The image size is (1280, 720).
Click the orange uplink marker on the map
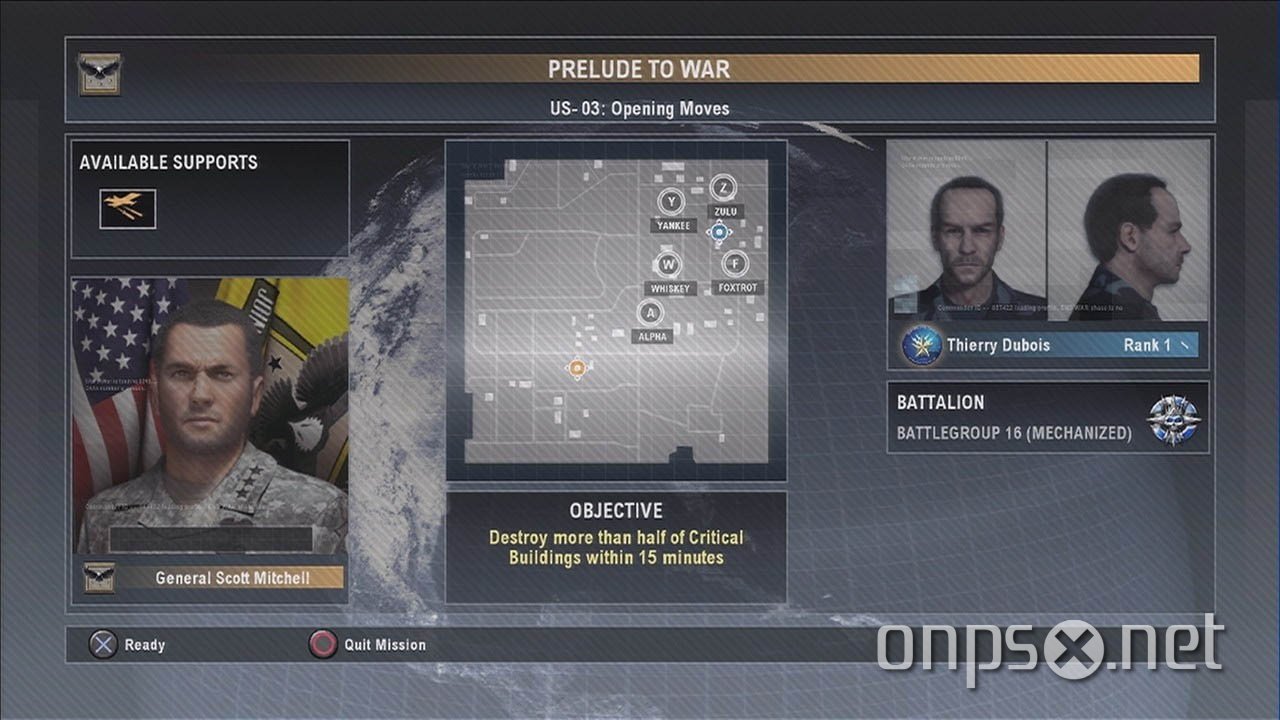(x=576, y=370)
